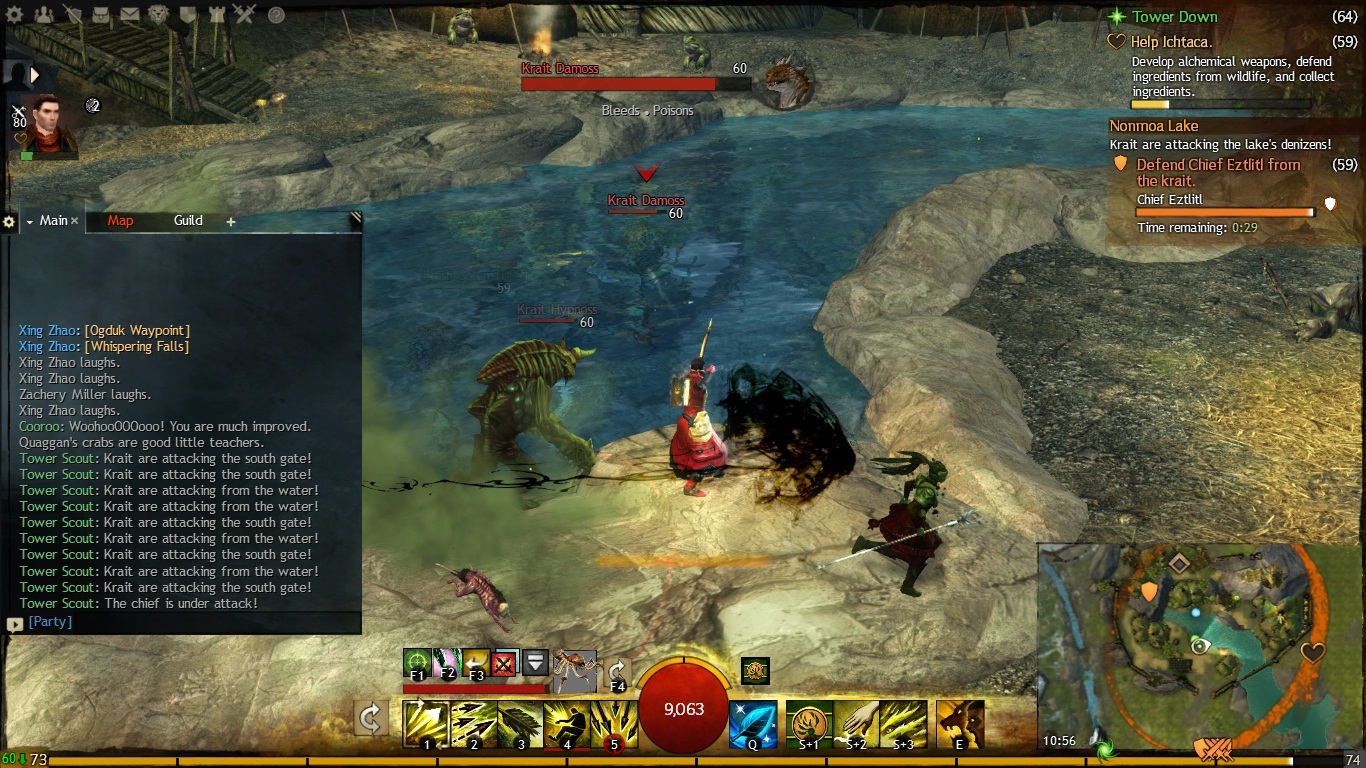This screenshot has width=1366, height=768.
Task: Open the help question mark icon
Action: click(x=276, y=15)
